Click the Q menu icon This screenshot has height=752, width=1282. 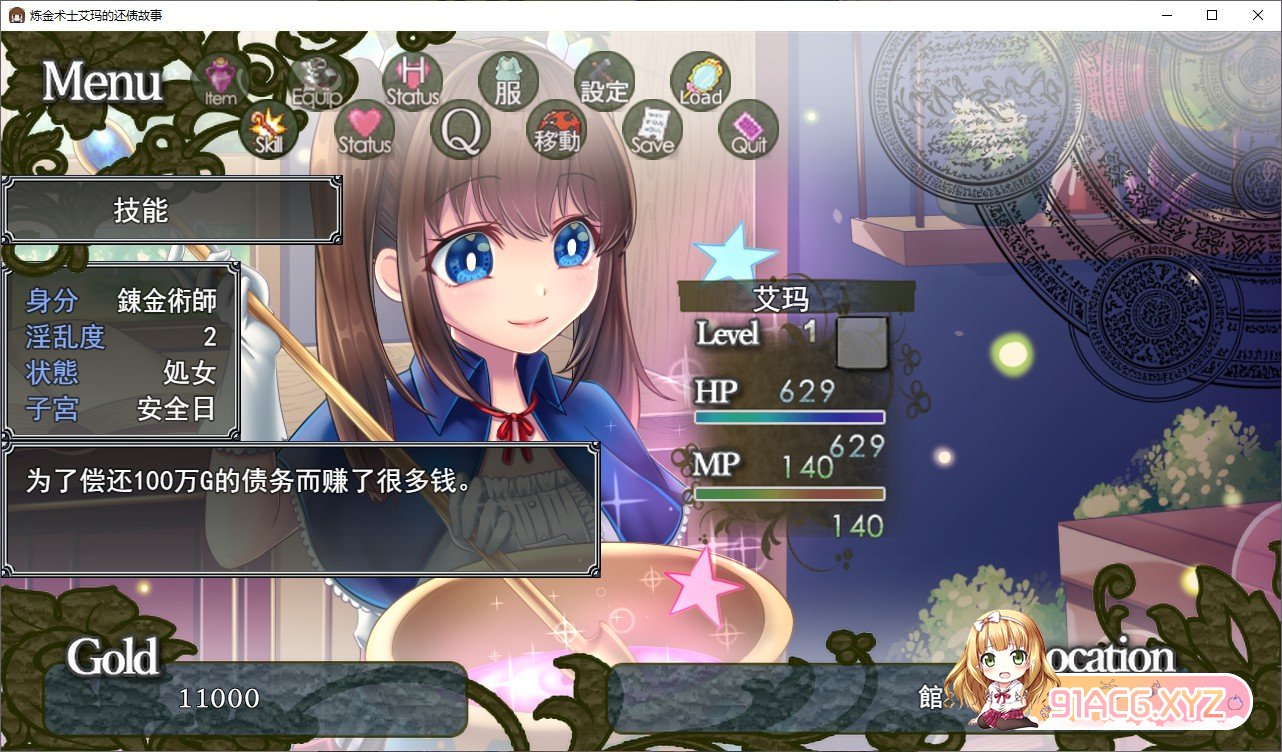460,130
